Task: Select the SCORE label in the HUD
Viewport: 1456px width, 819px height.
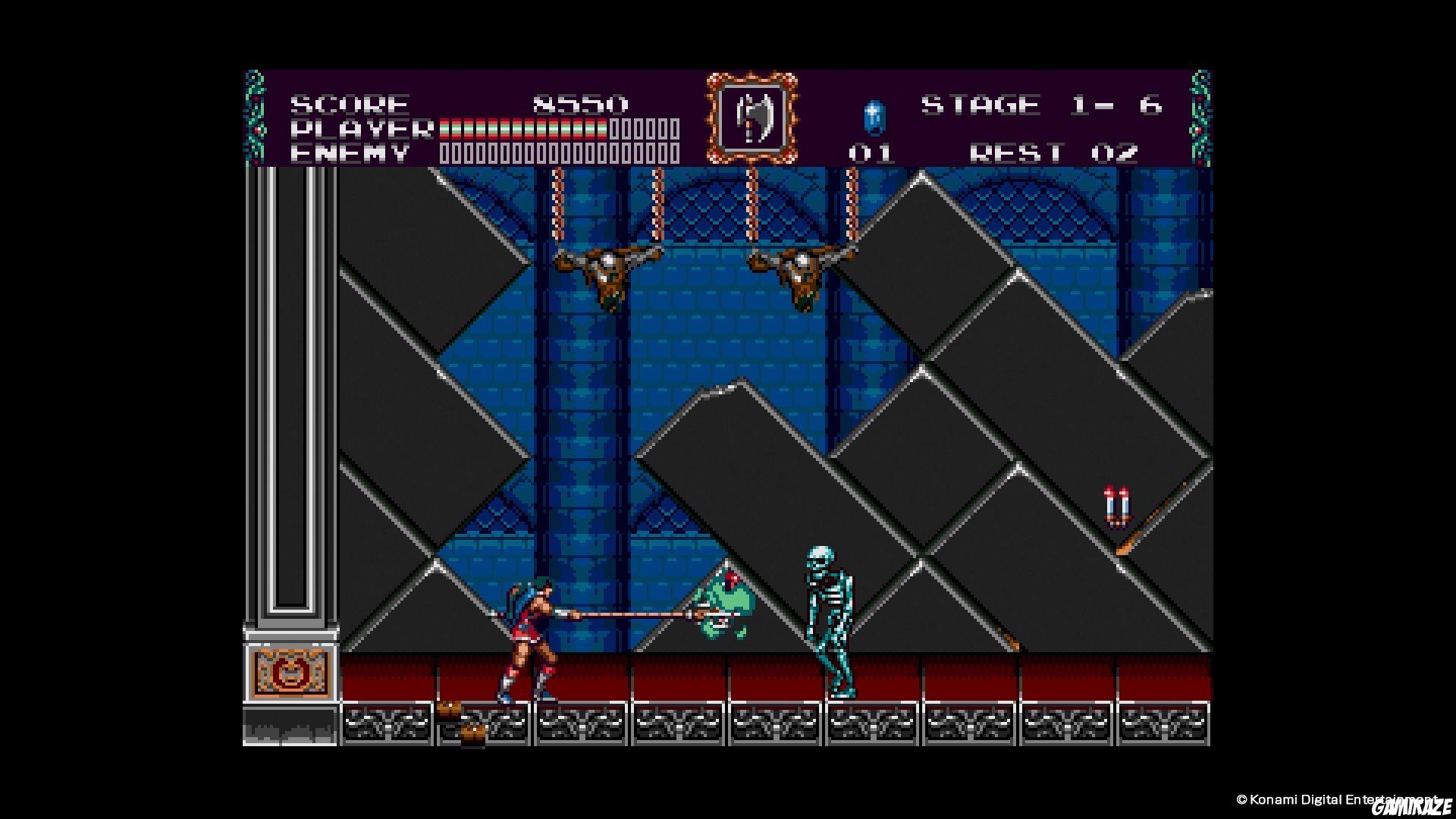Action: pyautogui.click(x=349, y=104)
